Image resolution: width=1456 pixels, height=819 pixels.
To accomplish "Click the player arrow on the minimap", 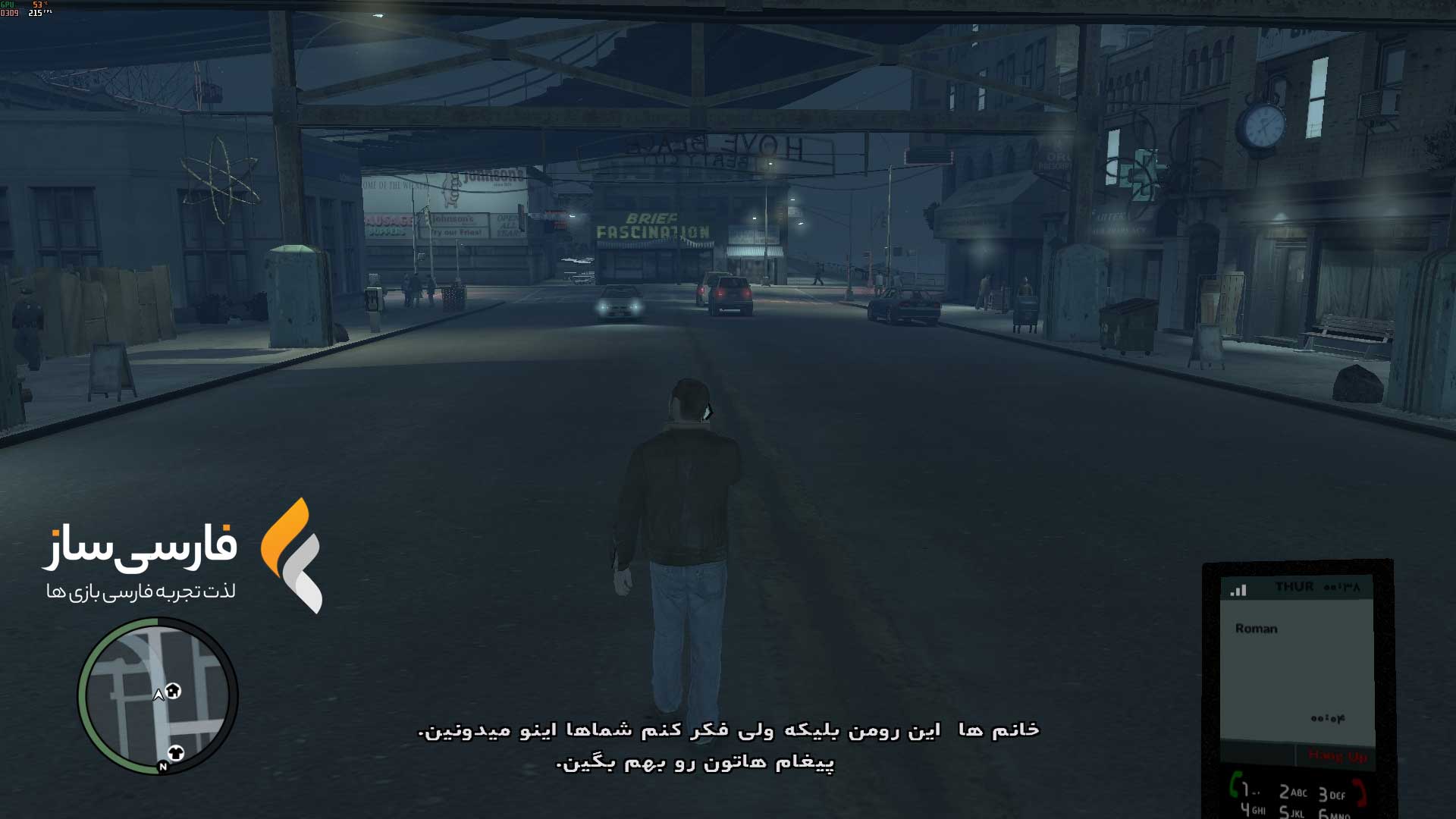I will [158, 695].
